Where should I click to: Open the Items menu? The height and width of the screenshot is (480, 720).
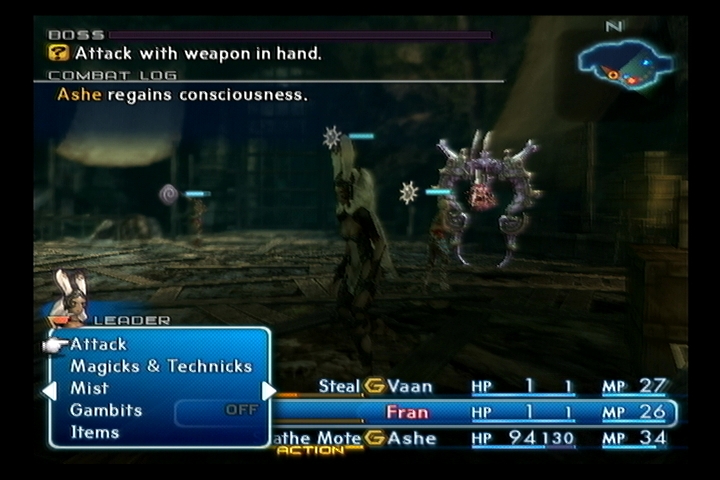[95, 432]
